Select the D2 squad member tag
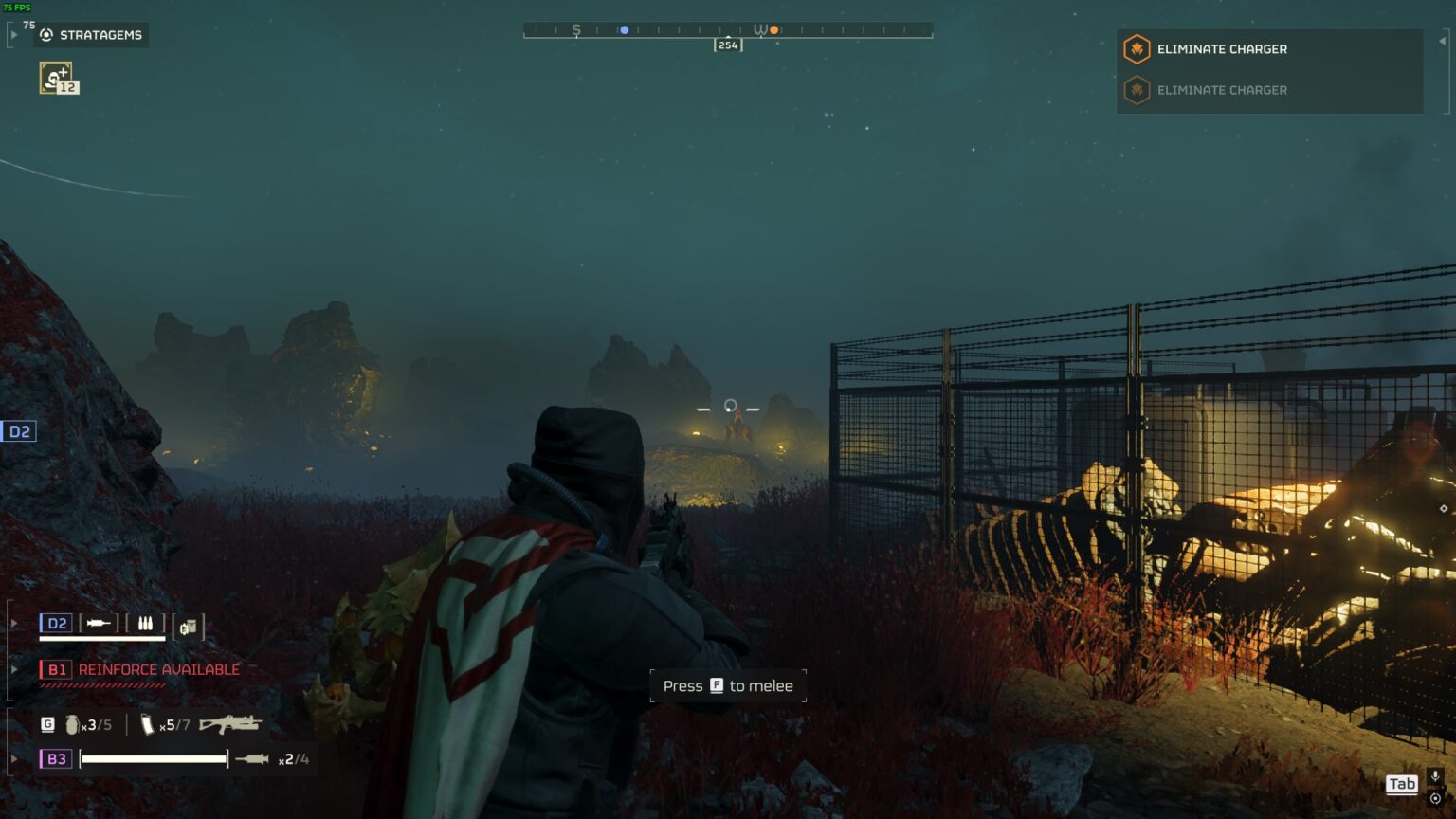The height and width of the screenshot is (819, 1456). coord(56,624)
